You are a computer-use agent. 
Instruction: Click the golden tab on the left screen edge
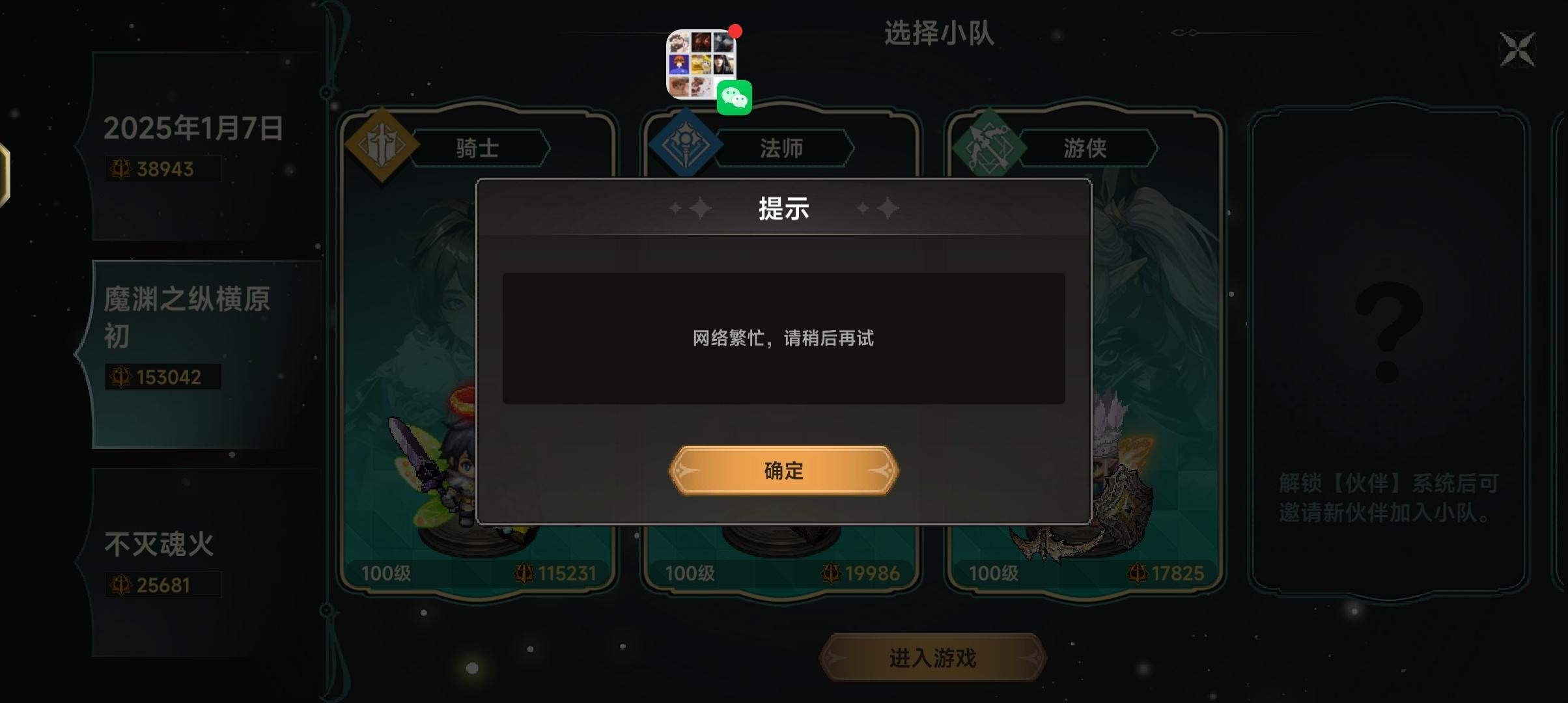5,174
